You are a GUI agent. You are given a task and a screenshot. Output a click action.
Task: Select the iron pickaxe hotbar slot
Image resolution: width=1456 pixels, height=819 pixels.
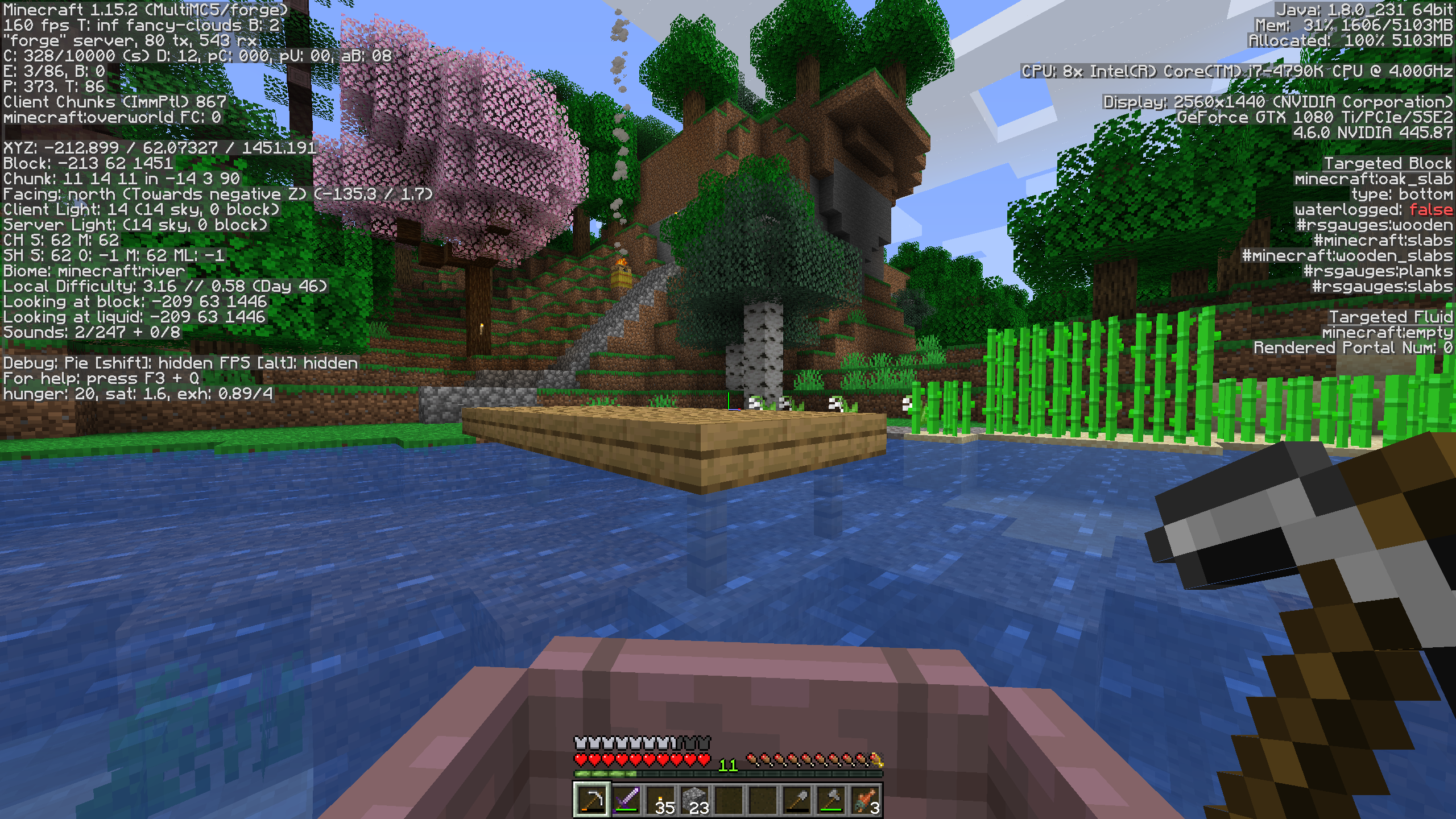pyautogui.click(x=591, y=800)
